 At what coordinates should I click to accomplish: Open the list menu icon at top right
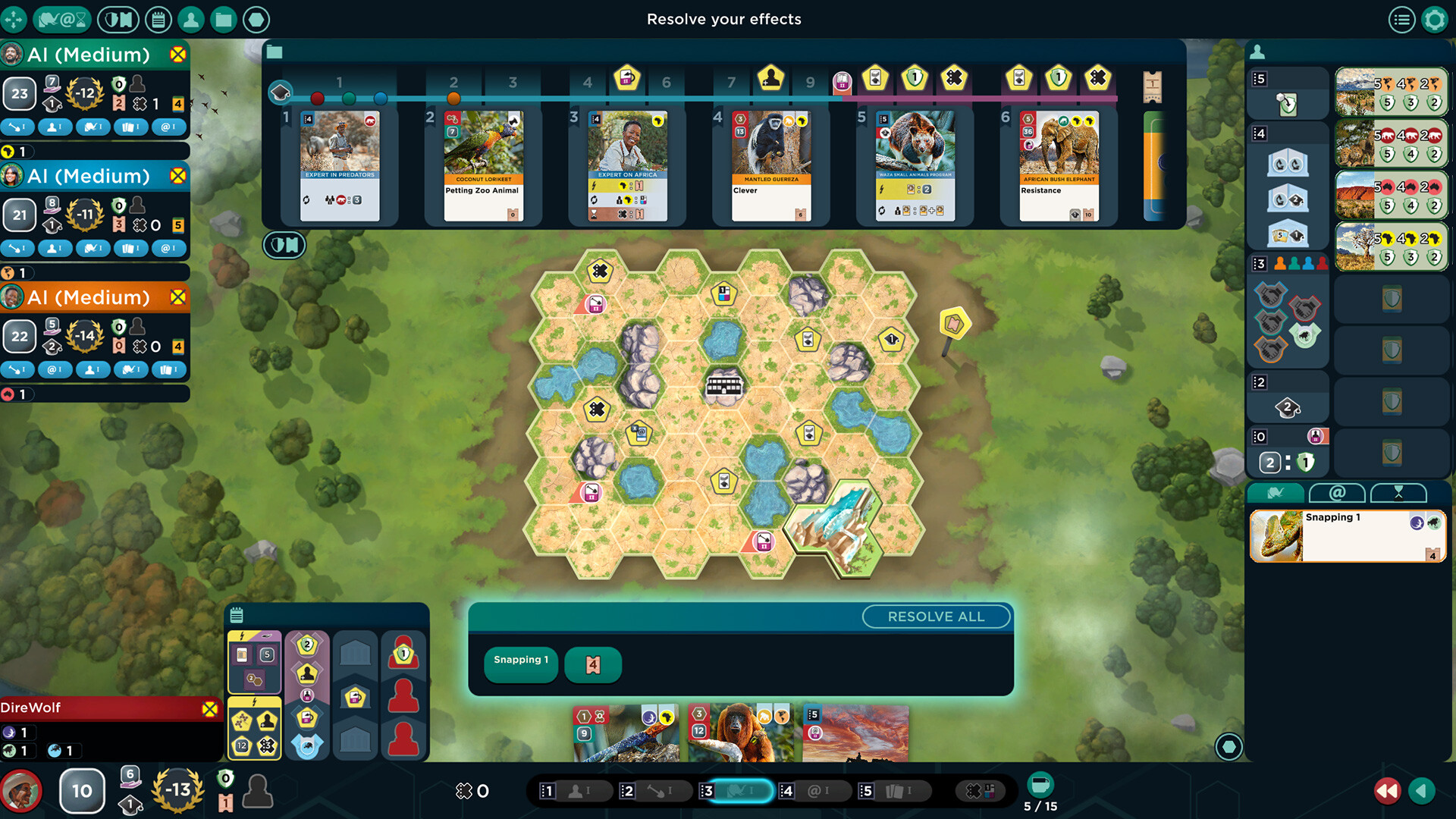click(x=1402, y=20)
